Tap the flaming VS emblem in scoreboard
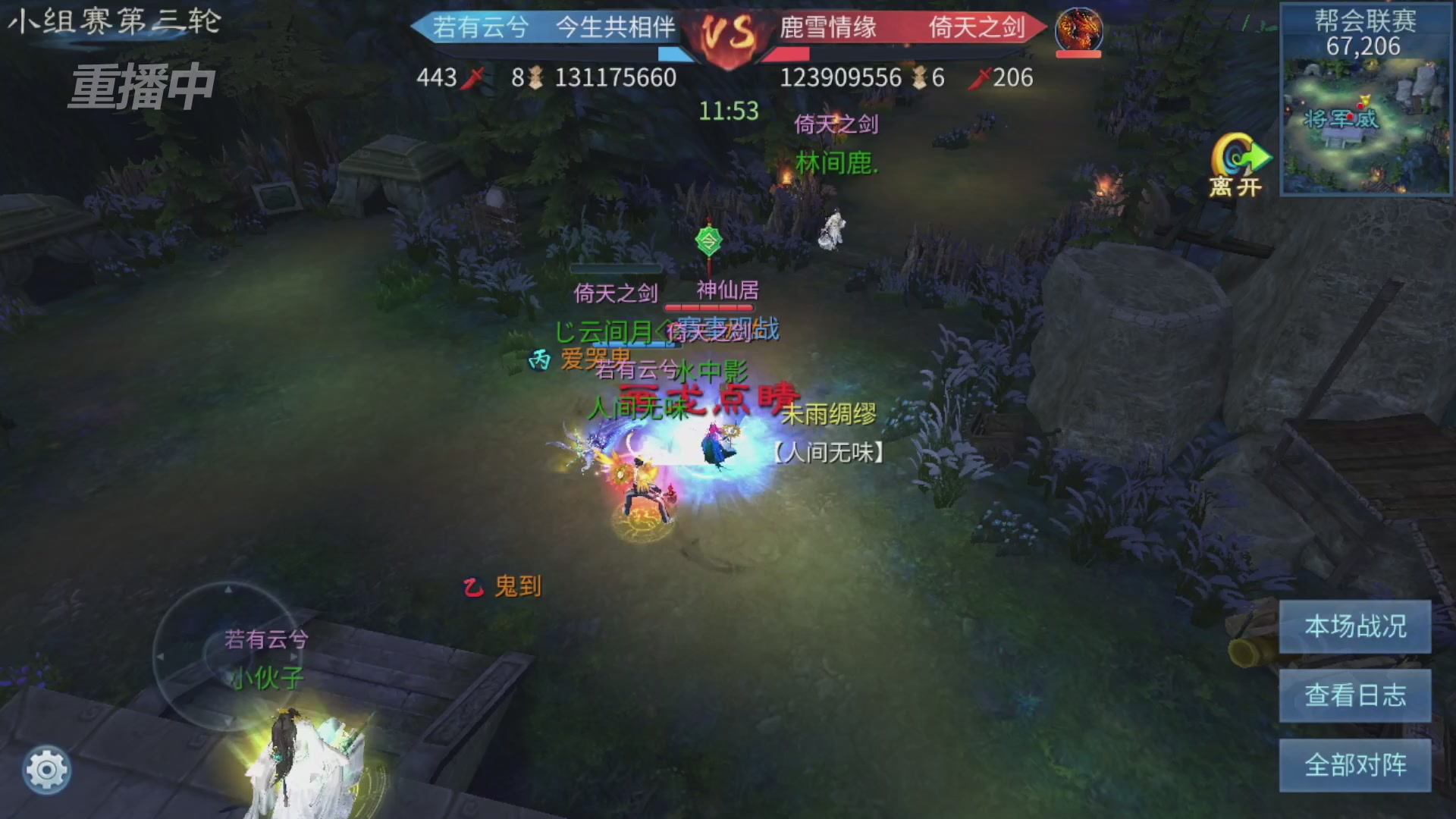 click(x=728, y=32)
